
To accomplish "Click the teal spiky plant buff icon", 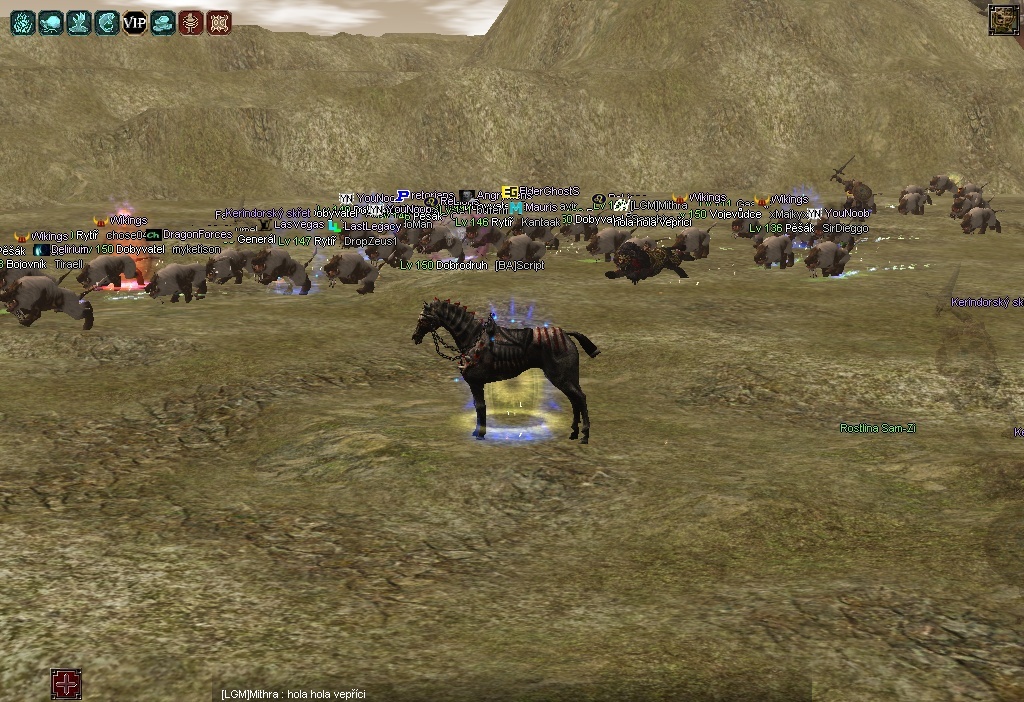I will 78,23.
